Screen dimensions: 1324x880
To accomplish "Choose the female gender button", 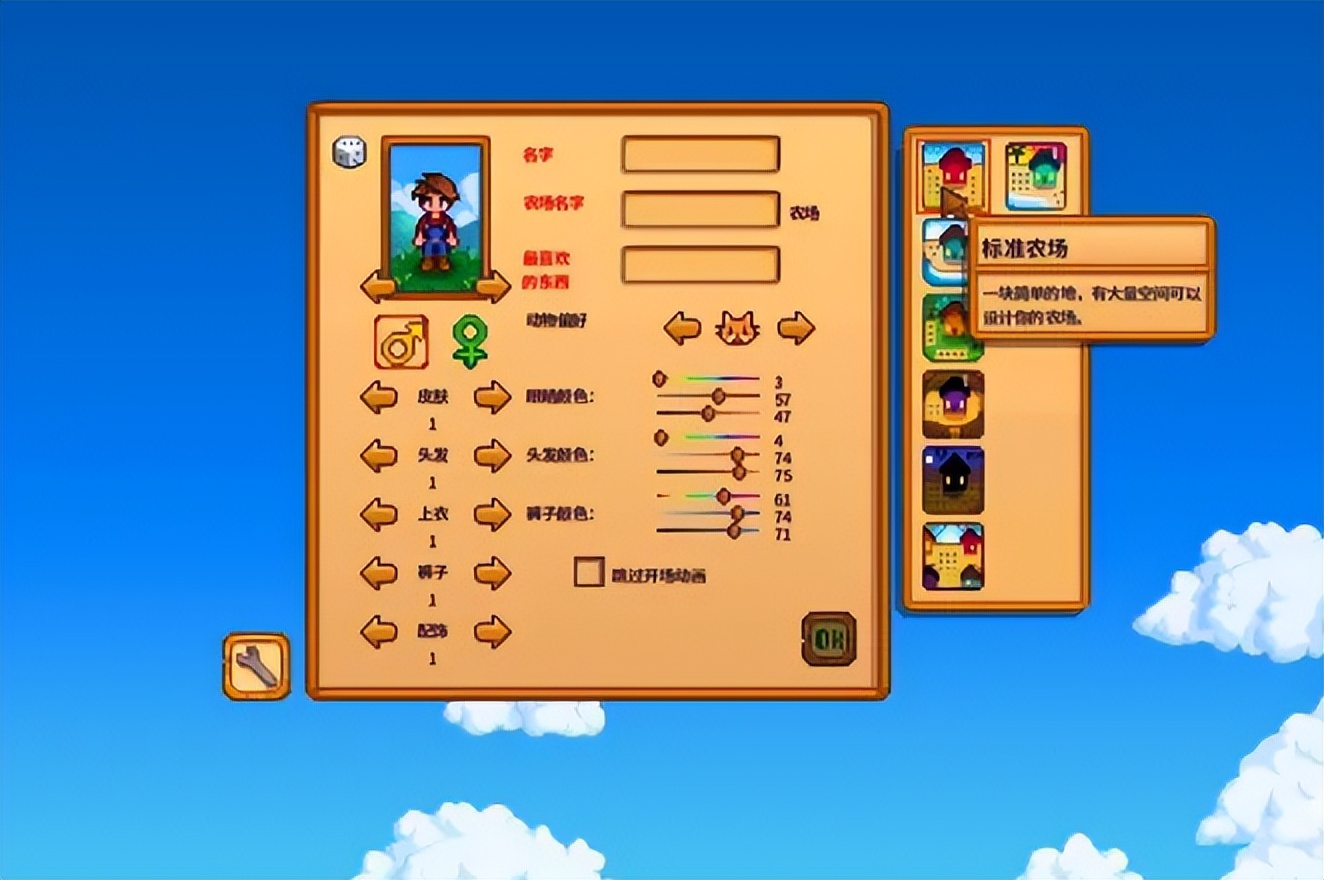I will pyautogui.click(x=467, y=342).
